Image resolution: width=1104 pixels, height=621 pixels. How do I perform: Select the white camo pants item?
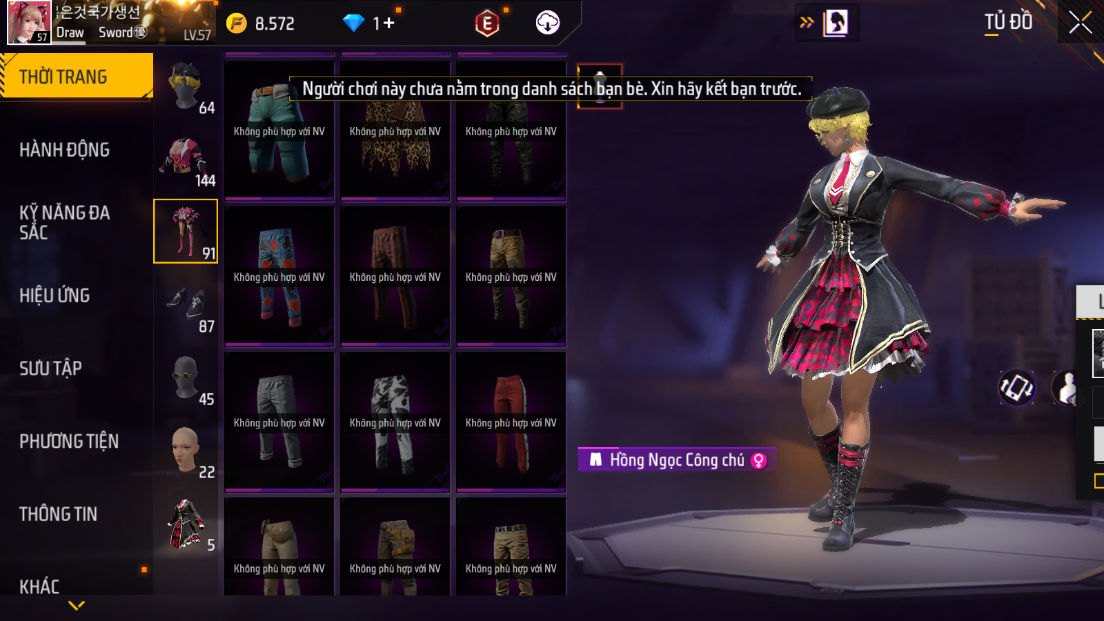pos(395,422)
